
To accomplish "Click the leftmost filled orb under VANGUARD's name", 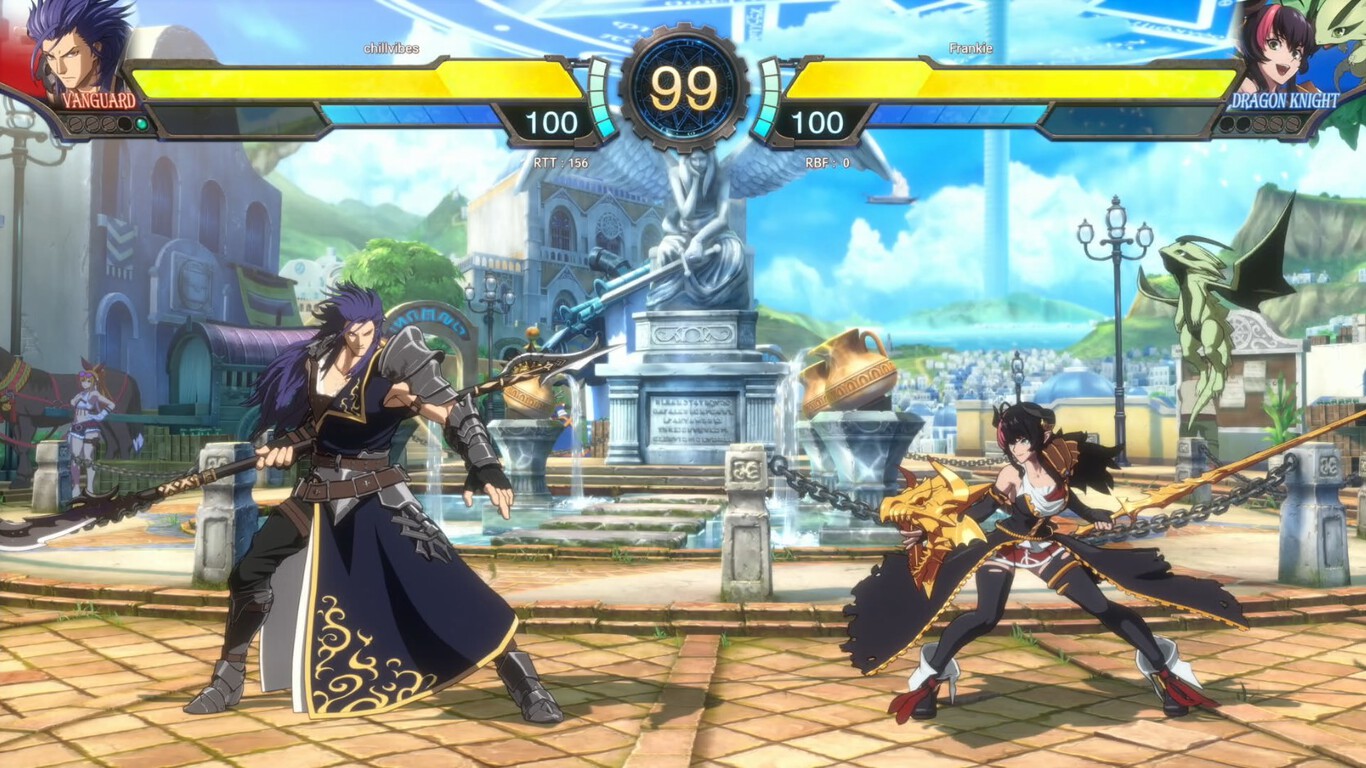I will (x=75, y=123).
